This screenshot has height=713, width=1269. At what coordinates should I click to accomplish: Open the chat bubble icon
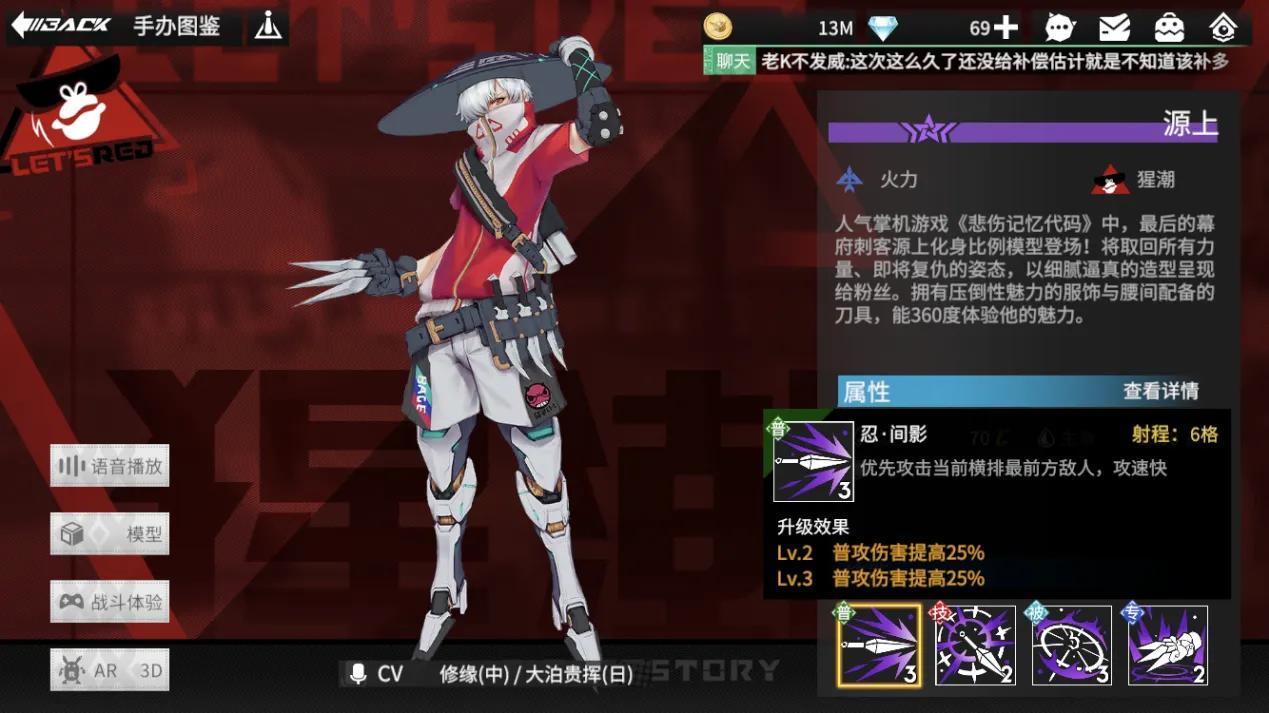point(1060,28)
